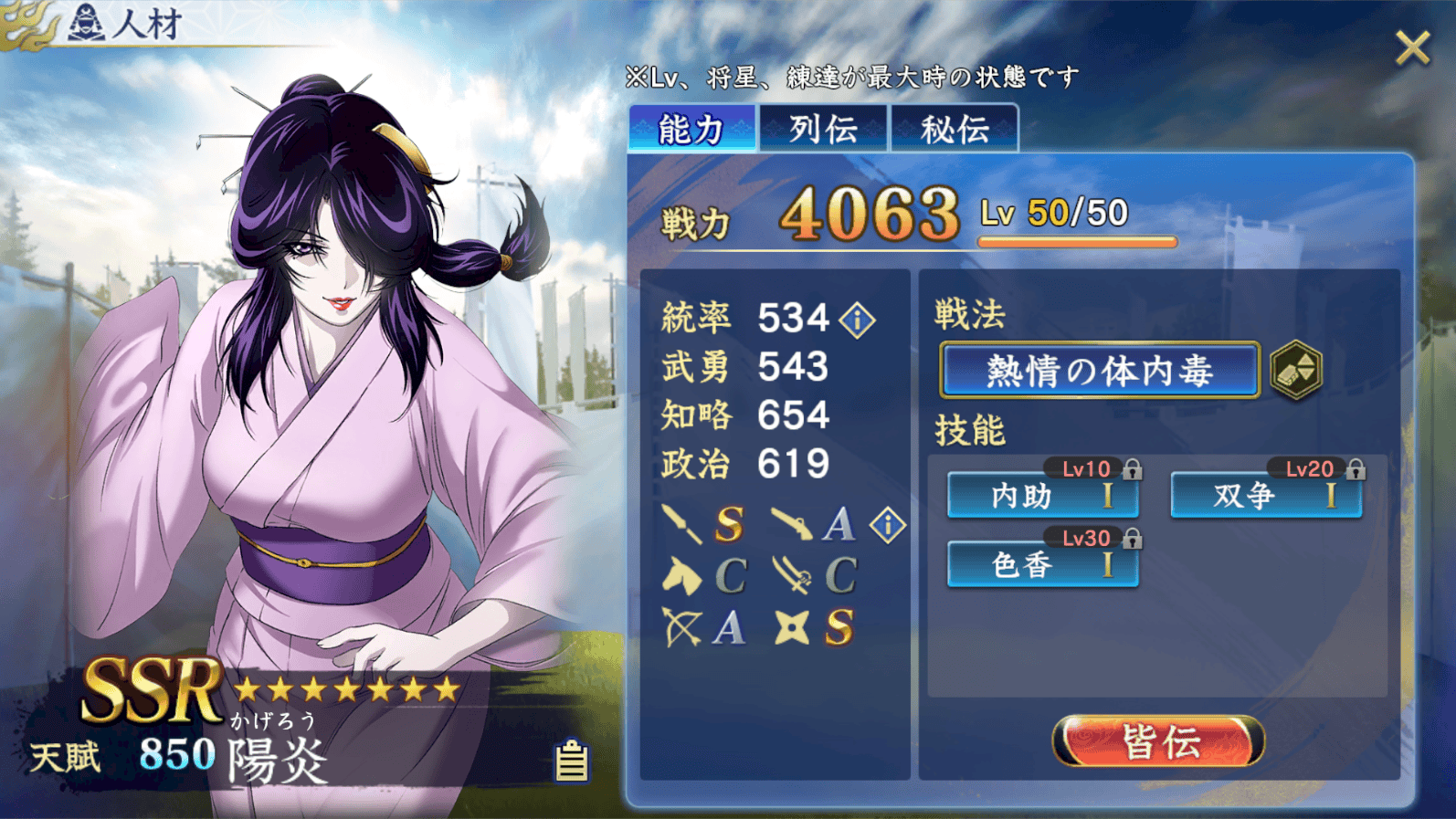Close the character details panel
The height and width of the screenshot is (819, 1456).
pyautogui.click(x=1412, y=47)
